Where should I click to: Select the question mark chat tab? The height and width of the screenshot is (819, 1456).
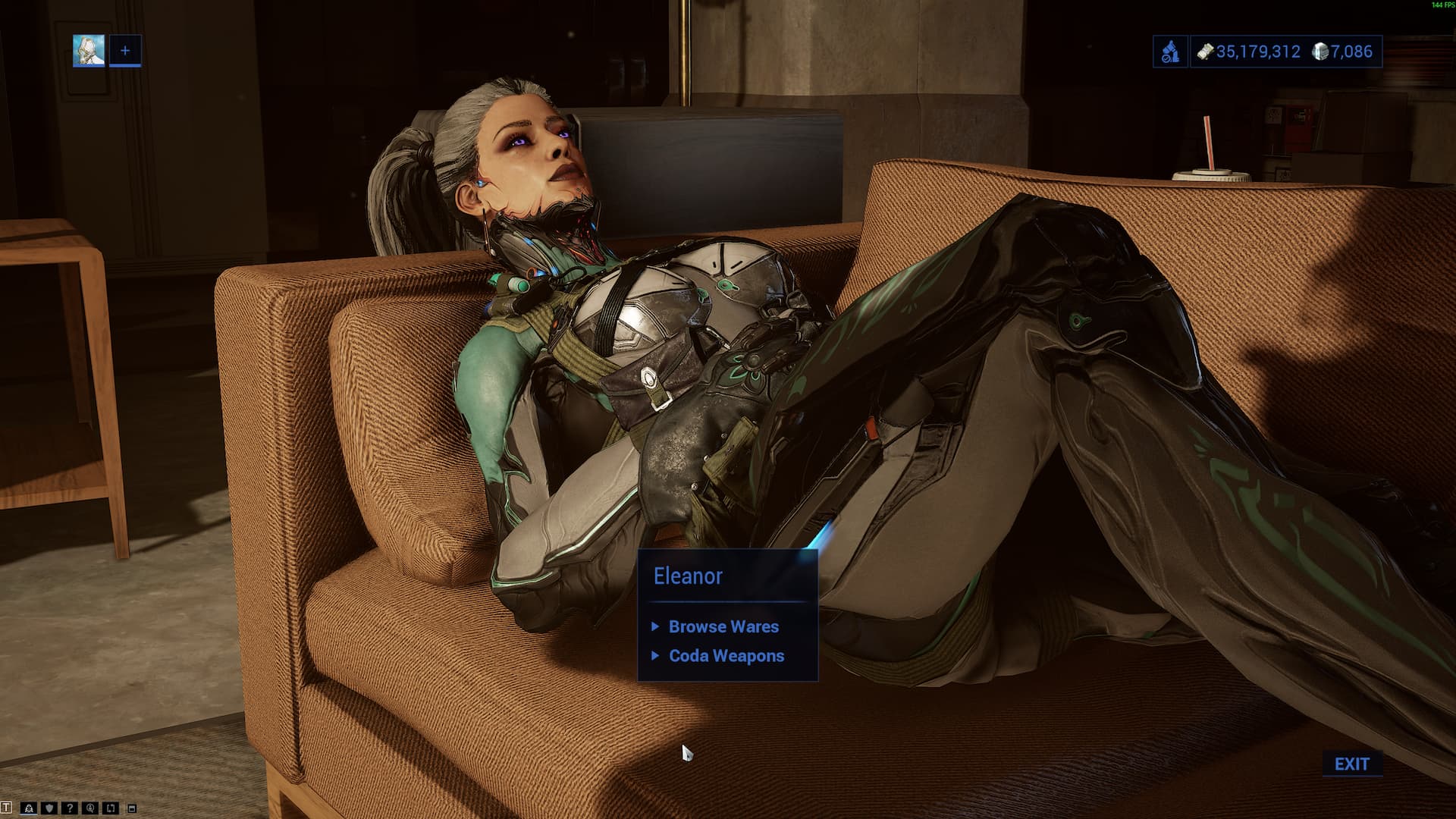(70, 808)
